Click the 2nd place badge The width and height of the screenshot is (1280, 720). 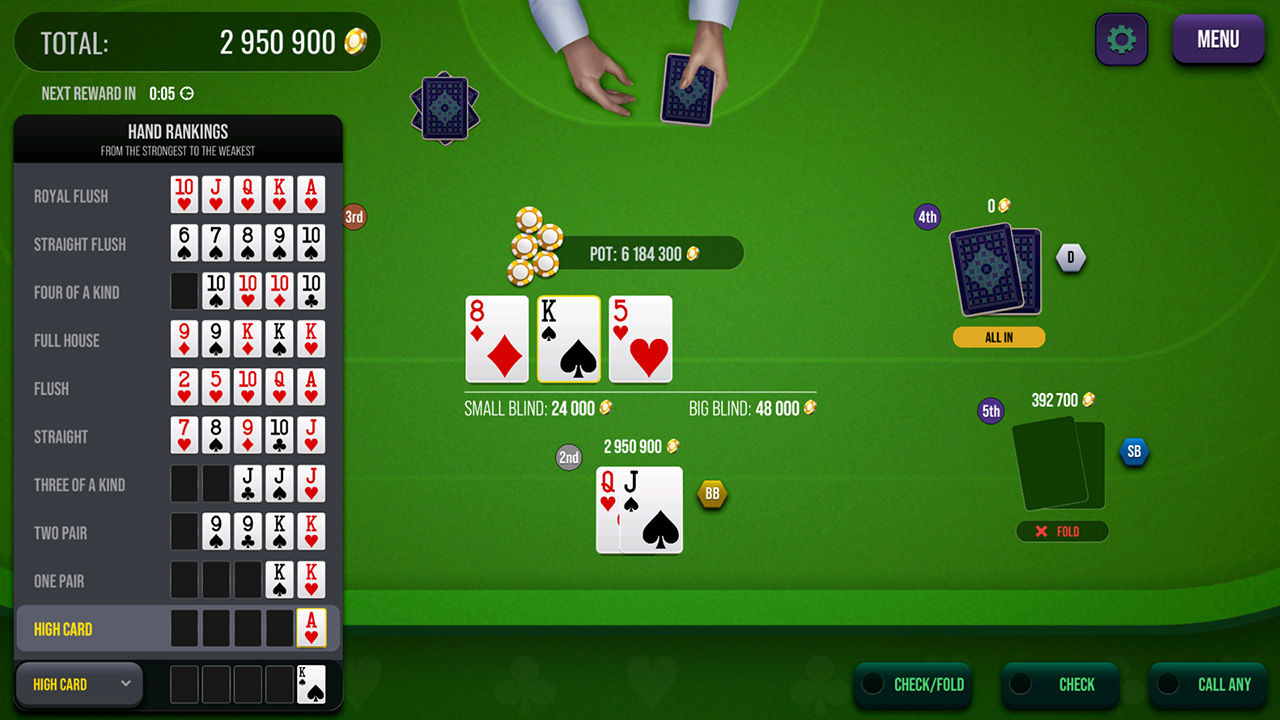(568, 457)
